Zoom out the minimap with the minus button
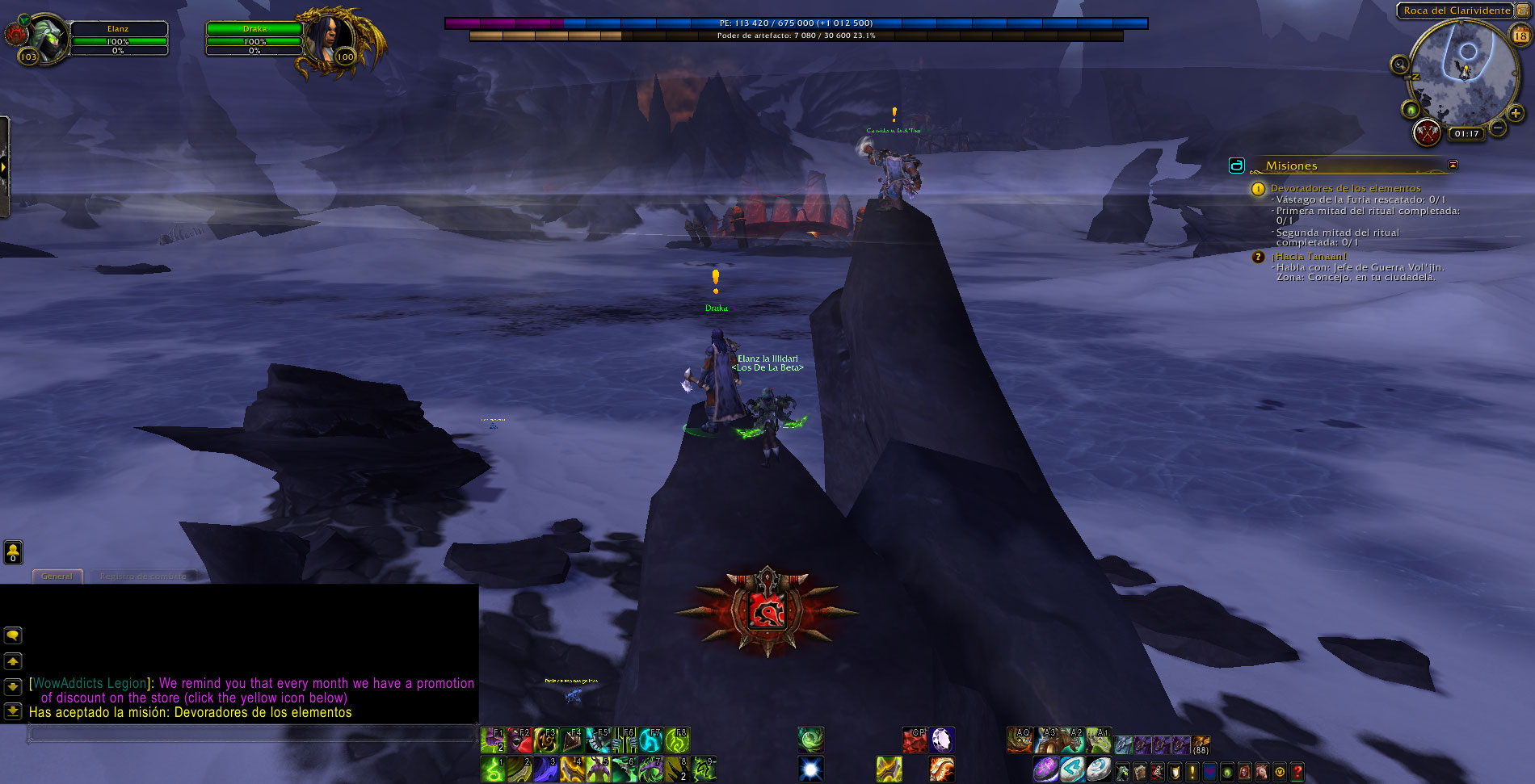This screenshot has width=1535, height=784. coord(1497,128)
